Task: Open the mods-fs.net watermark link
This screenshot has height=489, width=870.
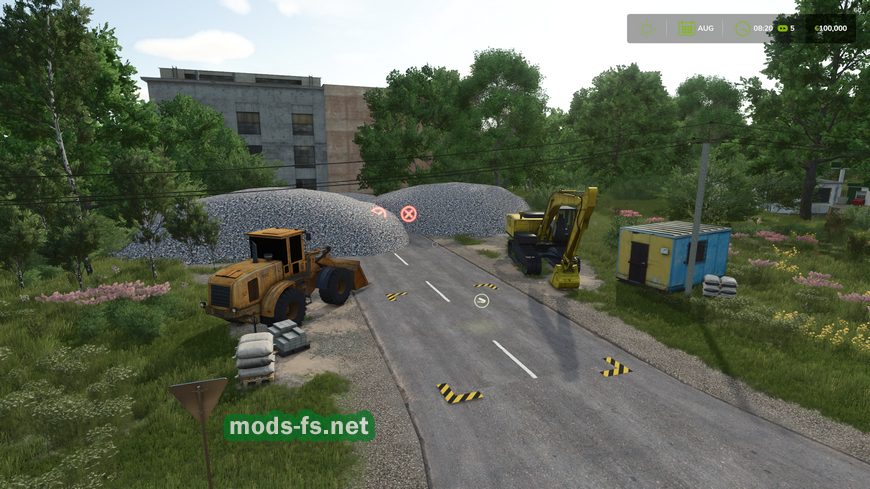Action: 299,427
